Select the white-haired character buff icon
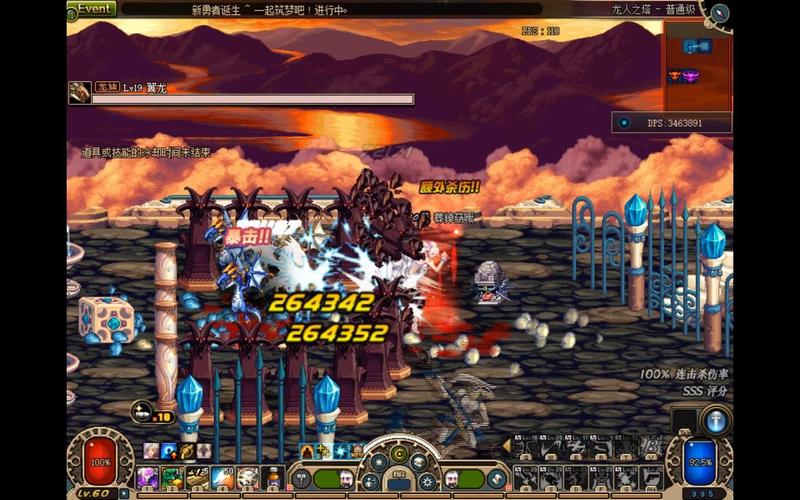The image size is (800, 500). click(149, 451)
